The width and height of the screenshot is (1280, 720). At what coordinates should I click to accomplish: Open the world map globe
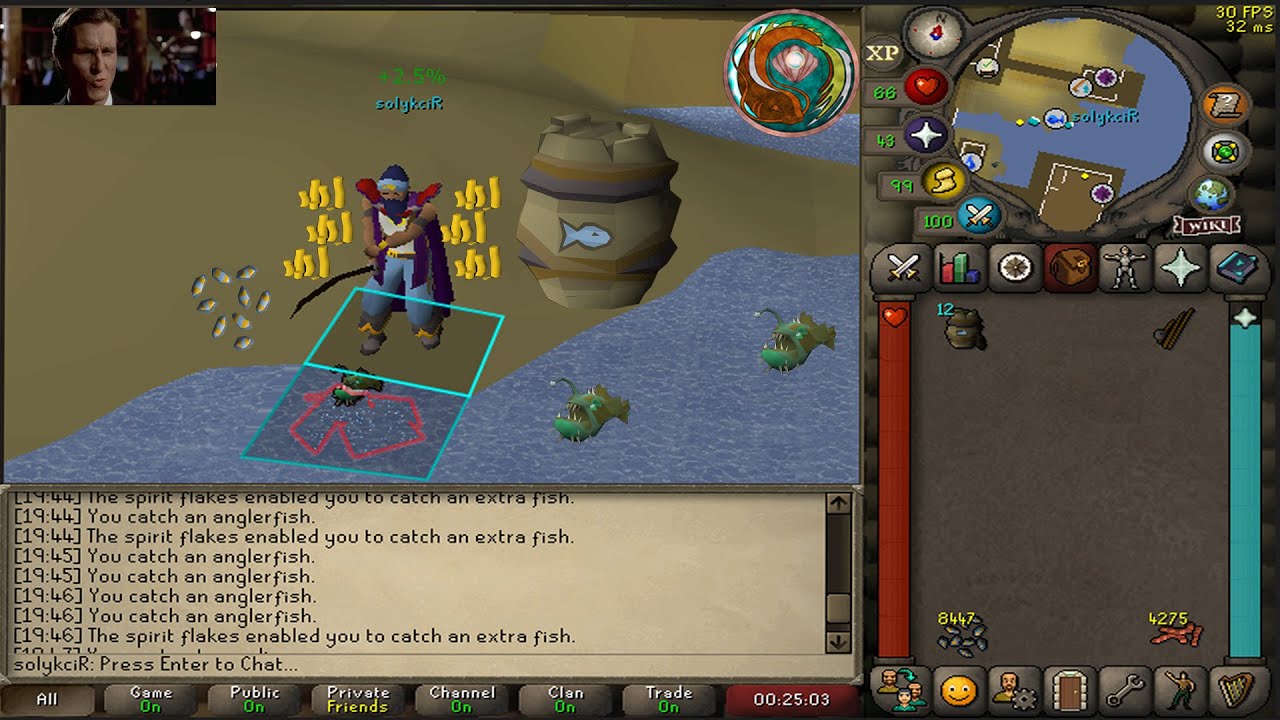pyautogui.click(x=1209, y=194)
